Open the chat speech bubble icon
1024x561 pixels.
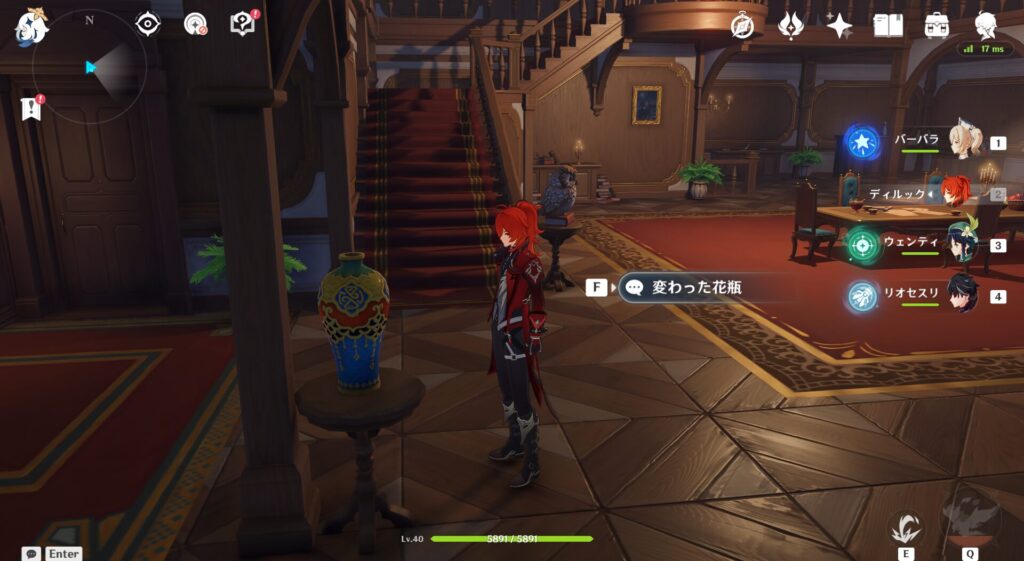pos(31,553)
